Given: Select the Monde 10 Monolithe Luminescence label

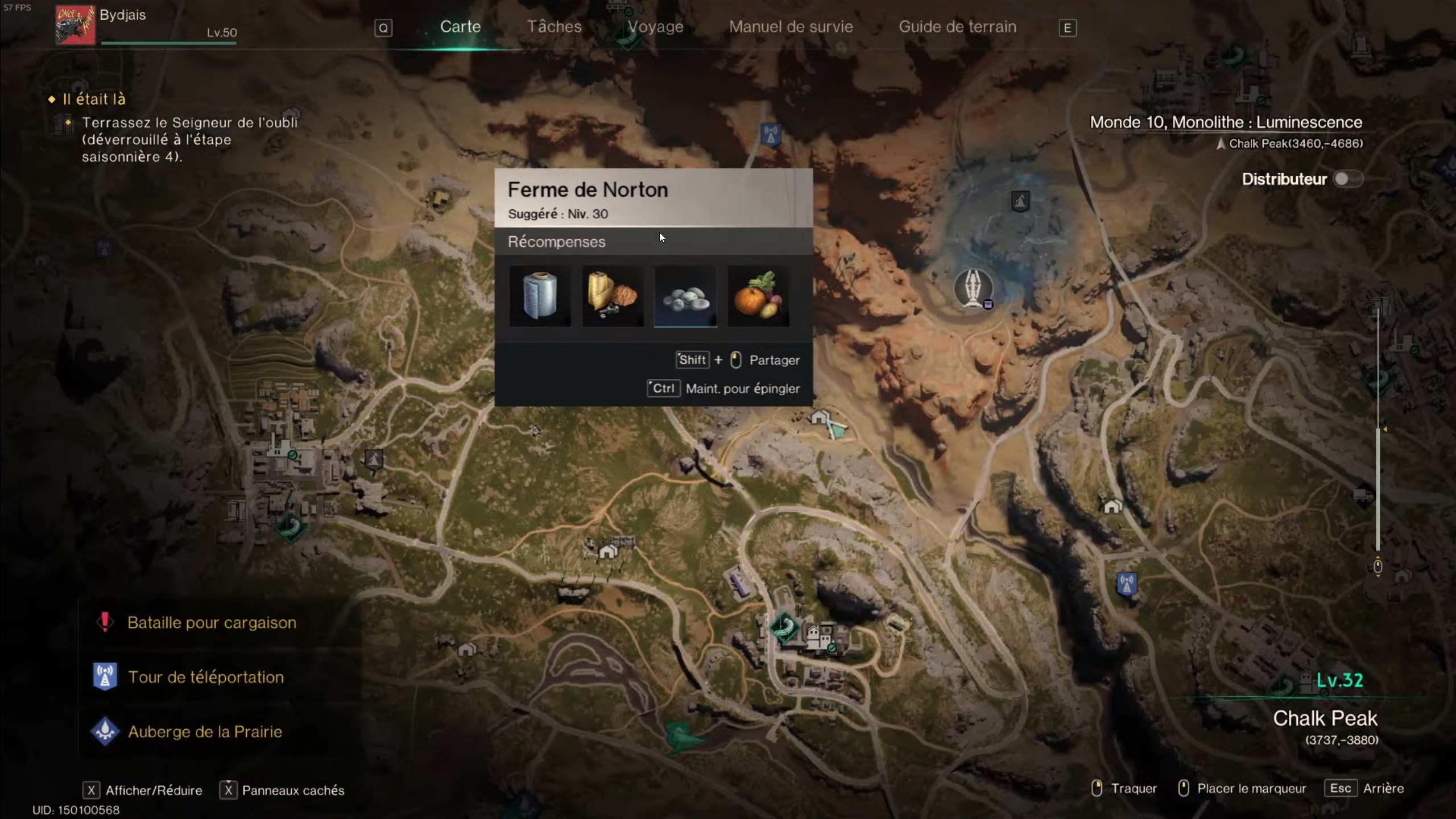Looking at the screenshot, I should 1226,122.
